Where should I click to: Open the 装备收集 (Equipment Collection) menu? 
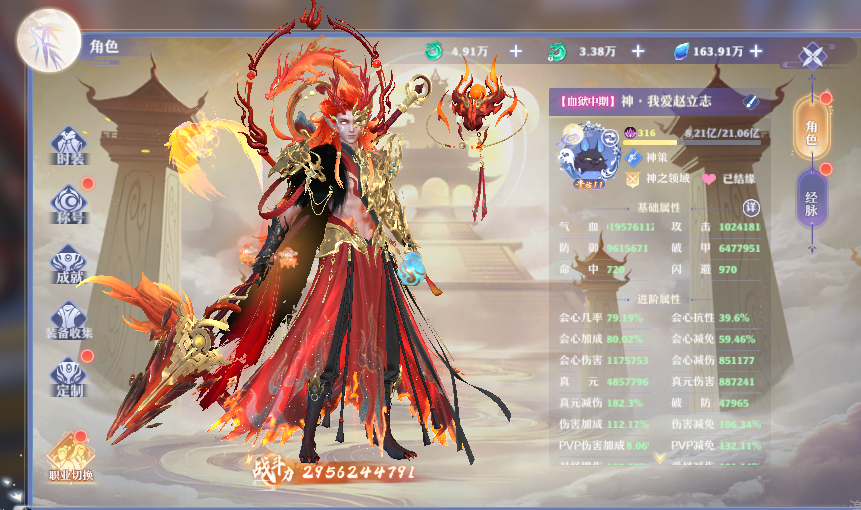click(x=69, y=320)
